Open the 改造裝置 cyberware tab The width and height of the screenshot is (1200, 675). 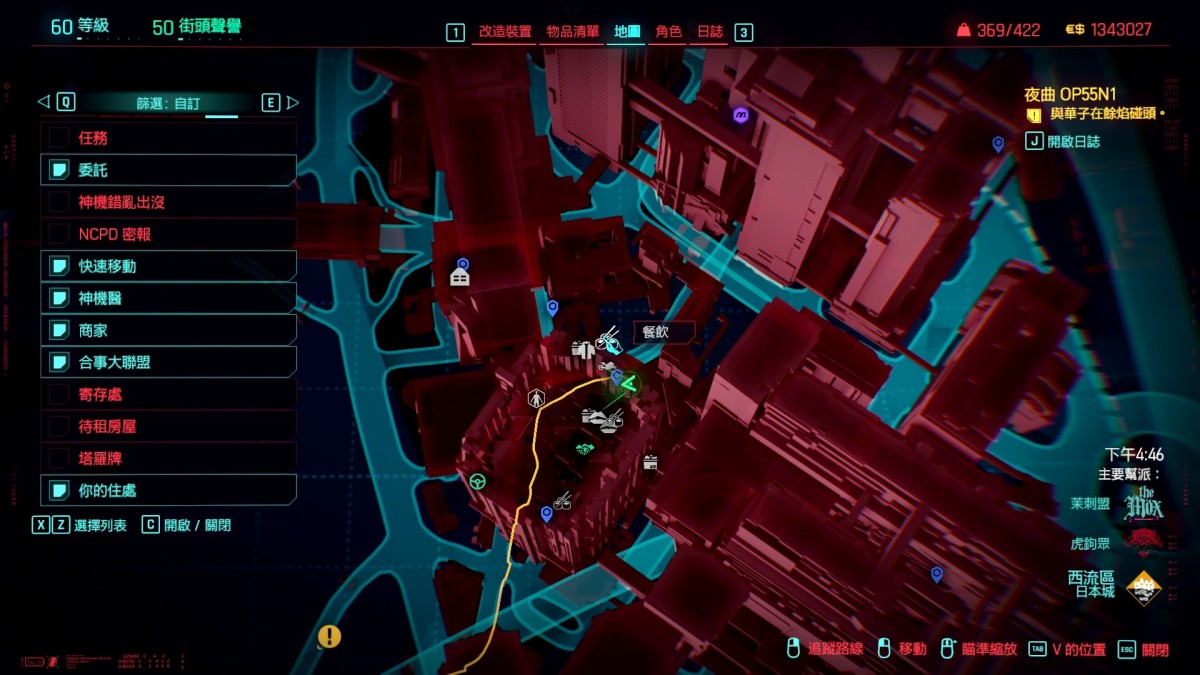505,32
